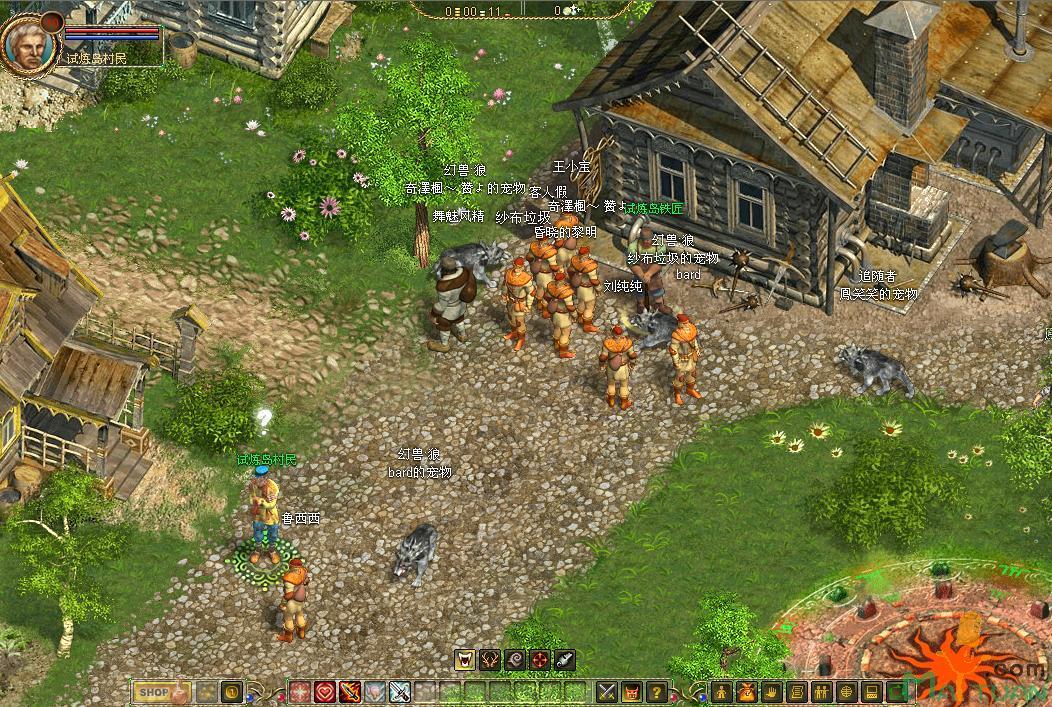
Task: Activate the red heart skill
Action: point(325,691)
